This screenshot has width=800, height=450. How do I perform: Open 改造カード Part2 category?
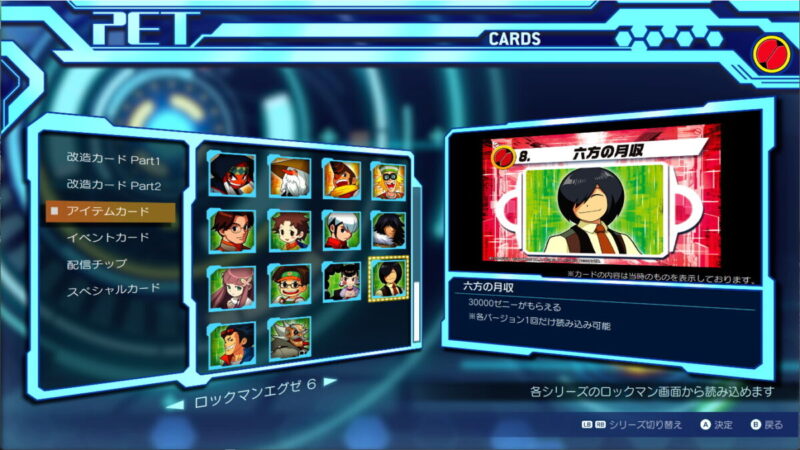(113, 186)
